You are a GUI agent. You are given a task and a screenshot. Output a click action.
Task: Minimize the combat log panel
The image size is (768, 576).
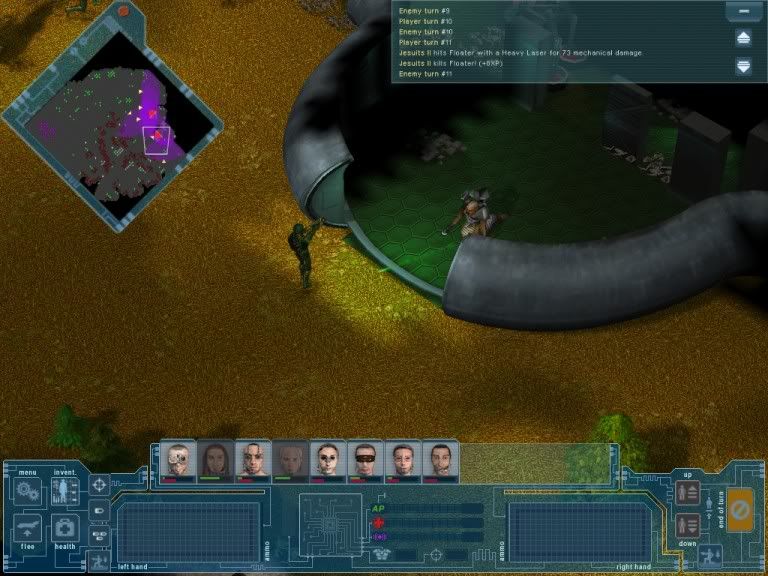[x=743, y=12]
